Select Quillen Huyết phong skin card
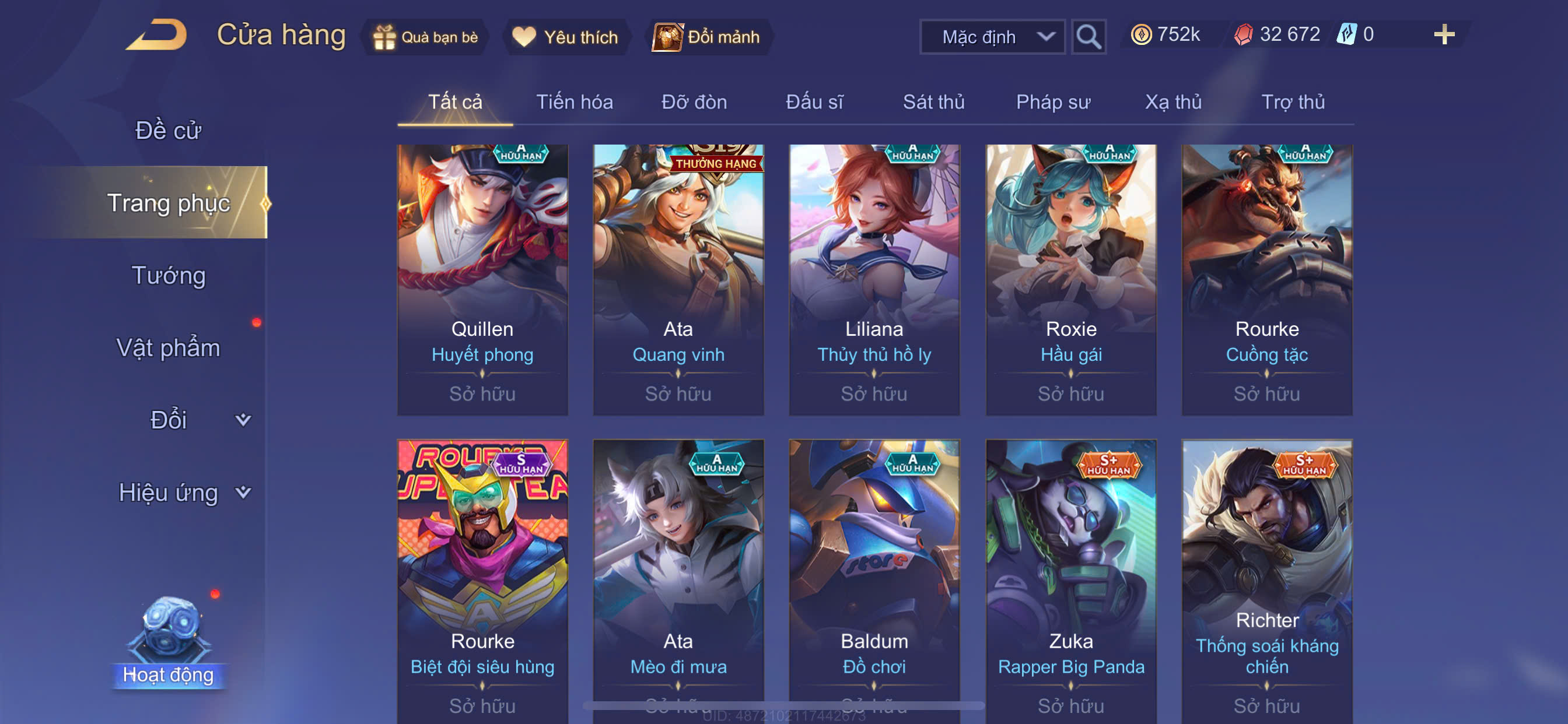Viewport: 1568px width, 724px height. [482, 280]
